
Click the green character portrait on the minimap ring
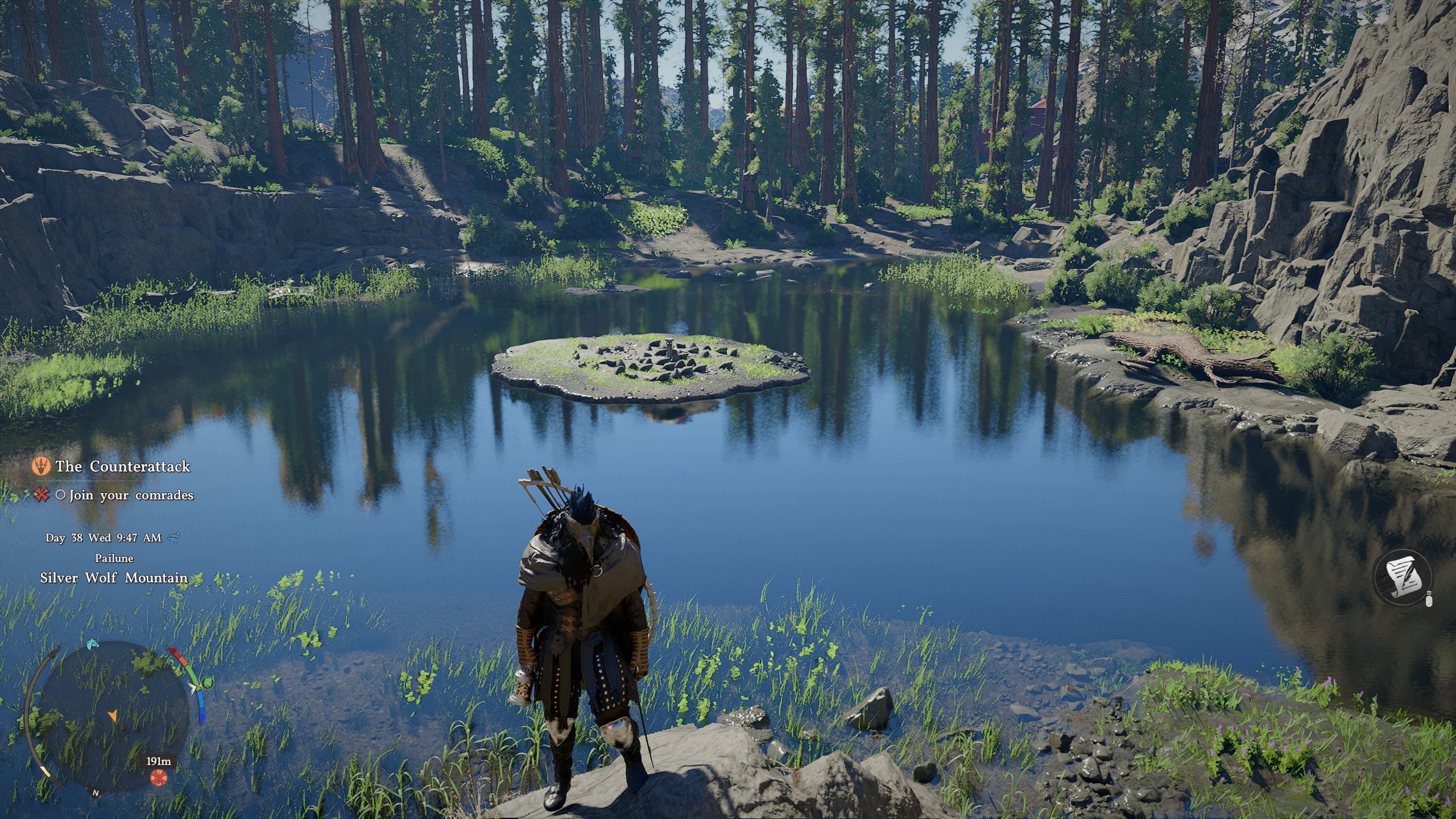pyautogui.click(x=208, y=683)
